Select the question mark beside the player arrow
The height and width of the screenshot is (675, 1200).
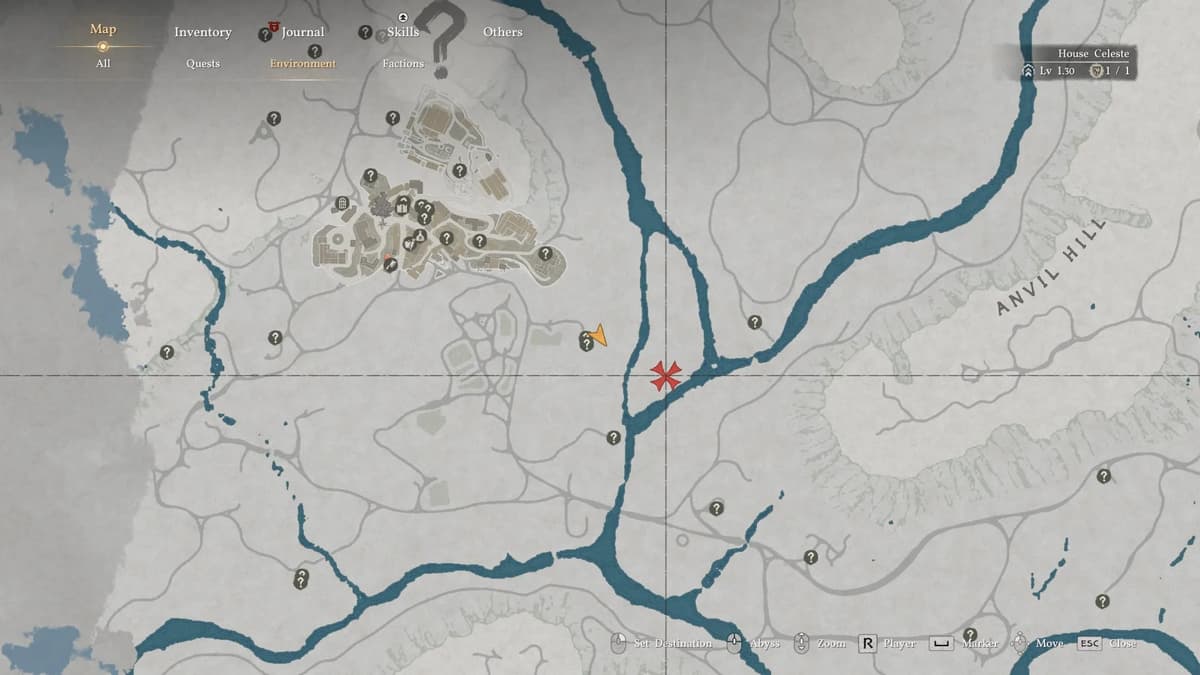(x=587, y=343)
